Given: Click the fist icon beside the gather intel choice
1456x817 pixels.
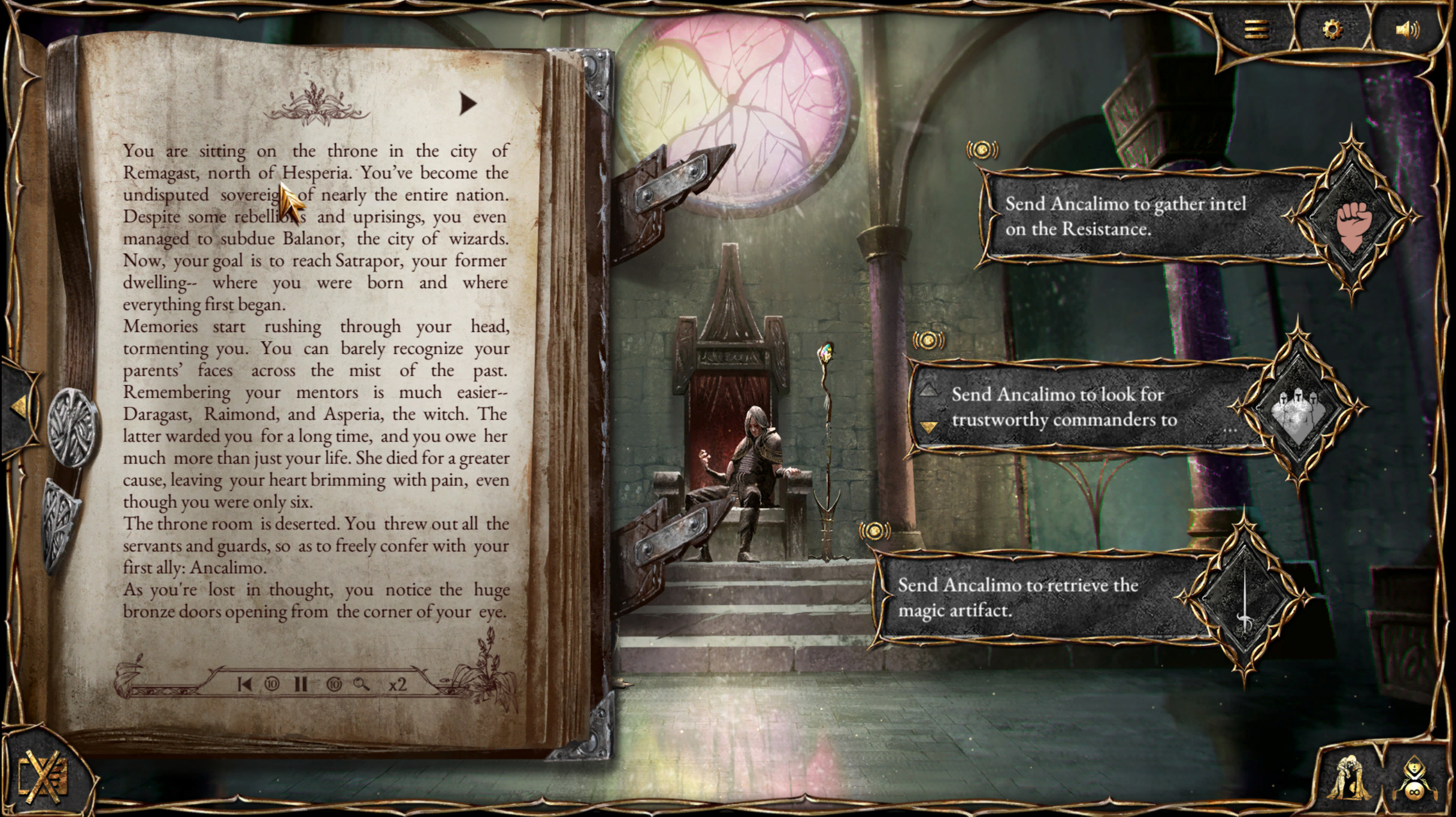Looking at the screenshot, I should [x=1356, y=225].
